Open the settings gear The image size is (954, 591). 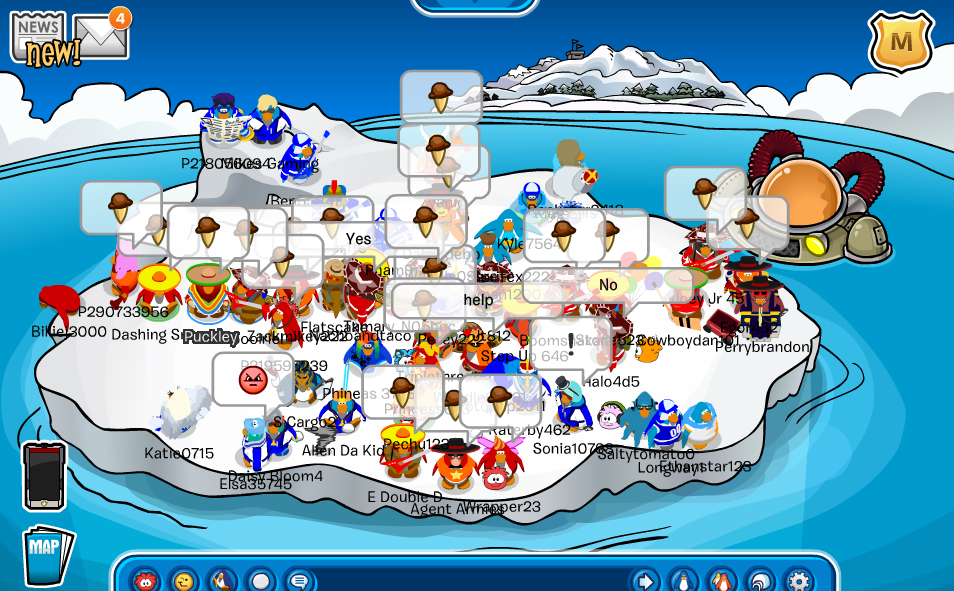tap(798, 580)
